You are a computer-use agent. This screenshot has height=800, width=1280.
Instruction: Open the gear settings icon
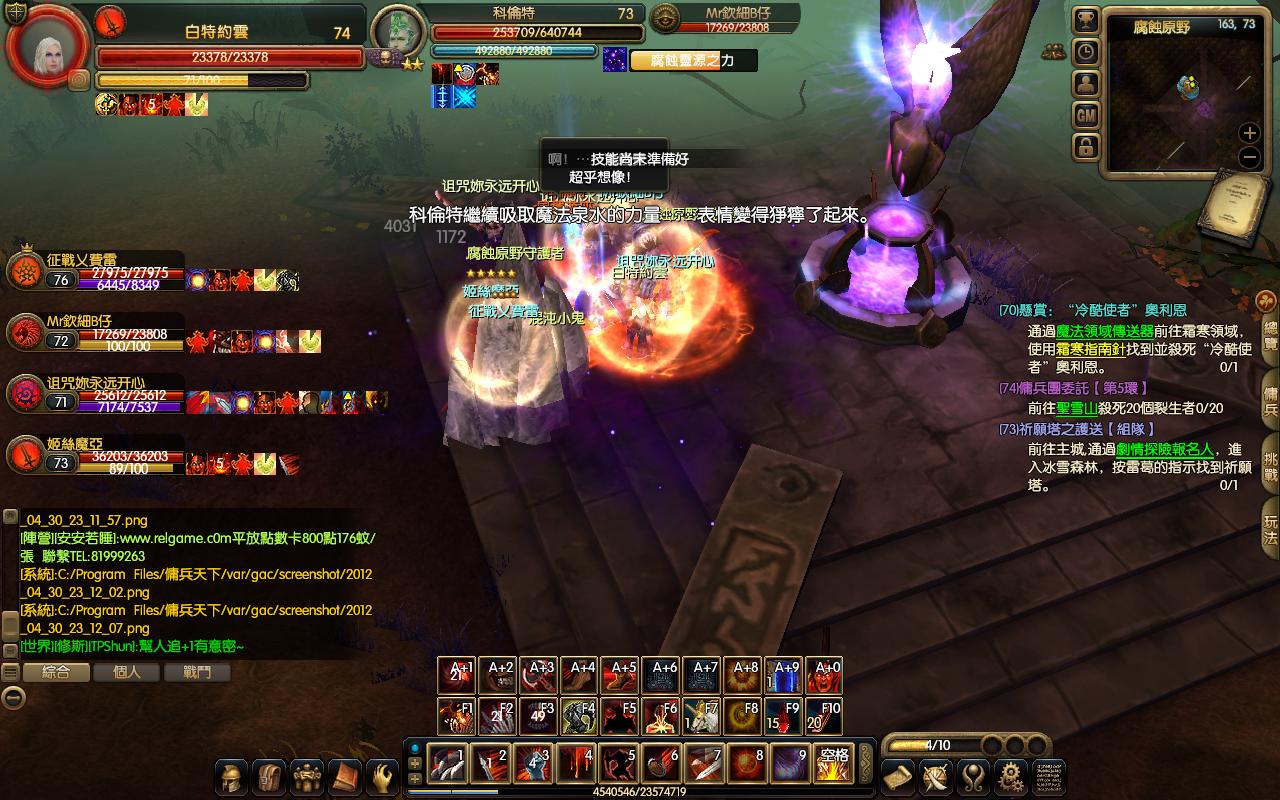(x=1010, y=776)
